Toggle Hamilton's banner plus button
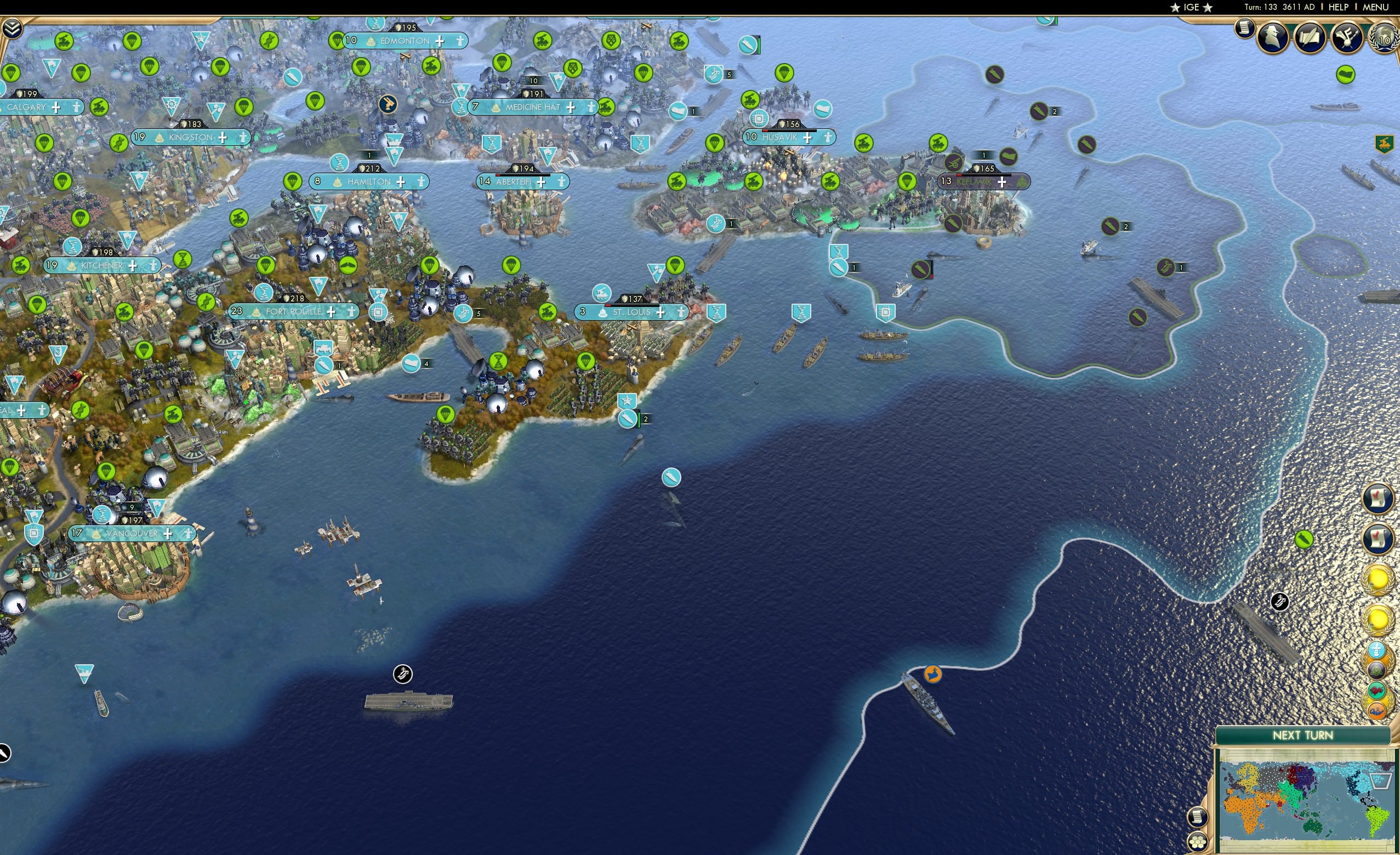The image size is (1400, 855). click(401, 182)
